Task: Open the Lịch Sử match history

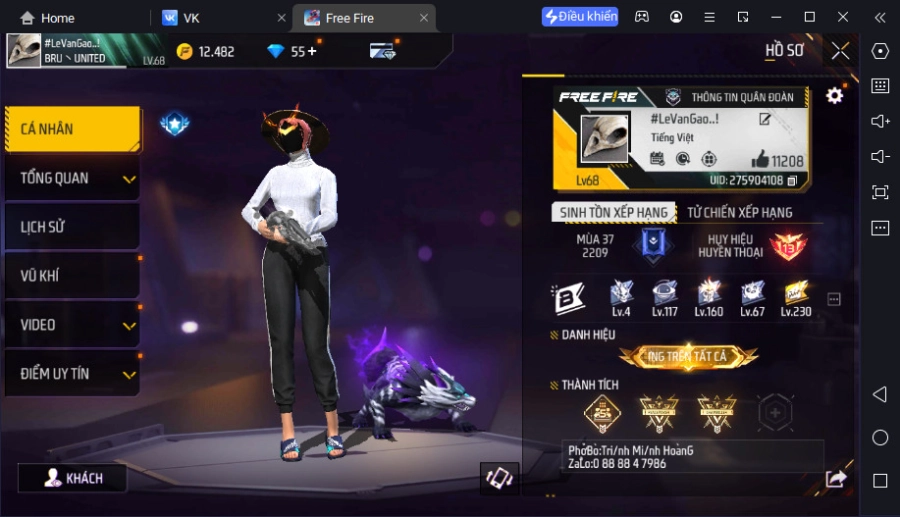Action: tap(72, 227)
